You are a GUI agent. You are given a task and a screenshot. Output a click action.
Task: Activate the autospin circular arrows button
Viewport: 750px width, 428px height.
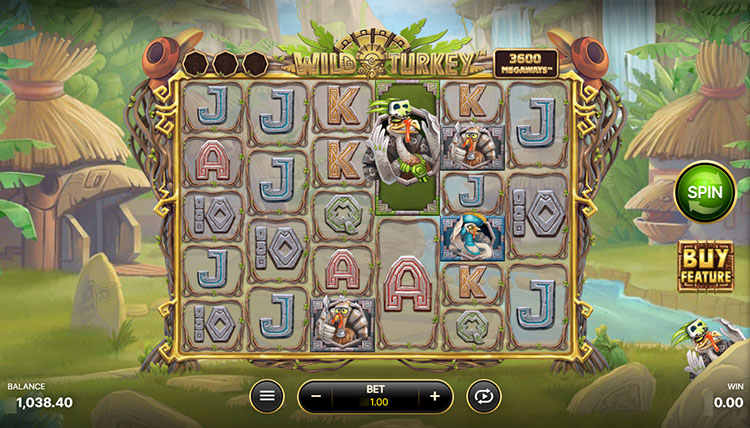point(484,396)
